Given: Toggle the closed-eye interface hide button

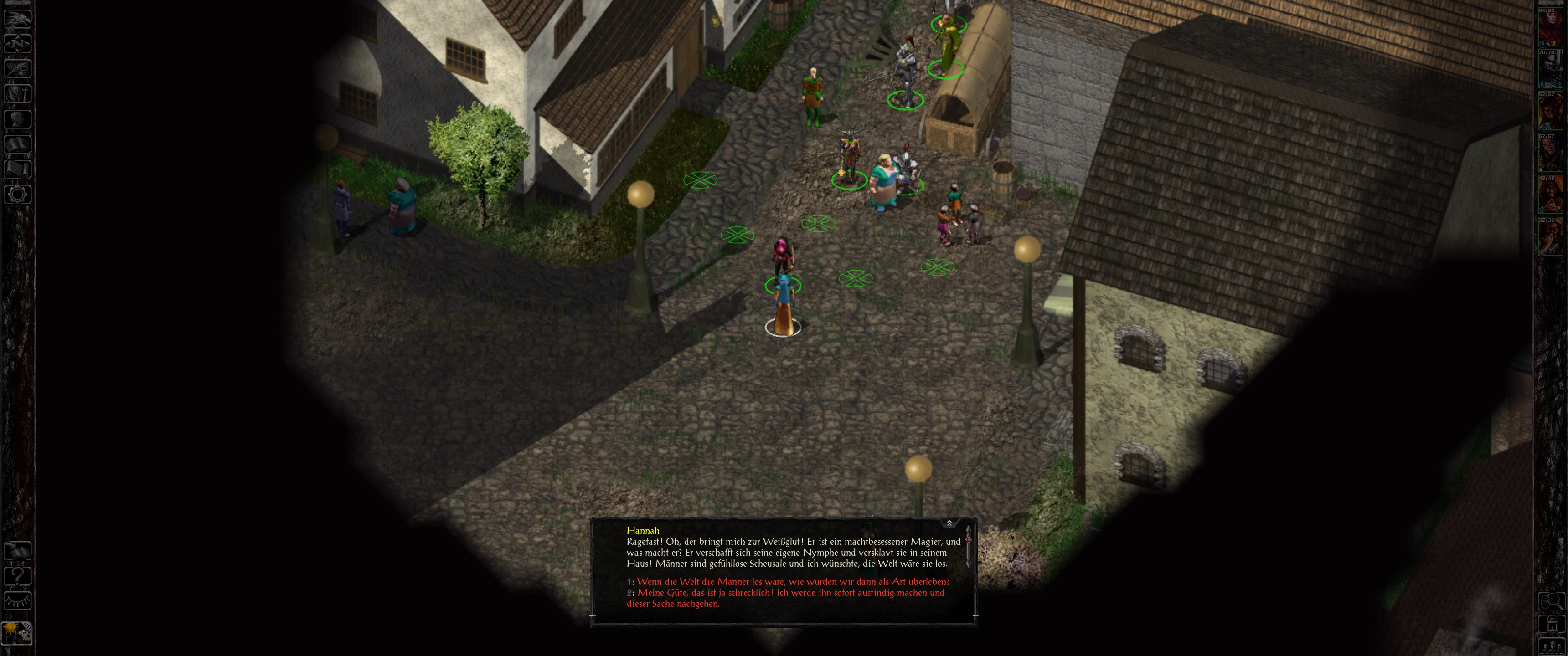Looking at the screenshot, I should point(18,601).
